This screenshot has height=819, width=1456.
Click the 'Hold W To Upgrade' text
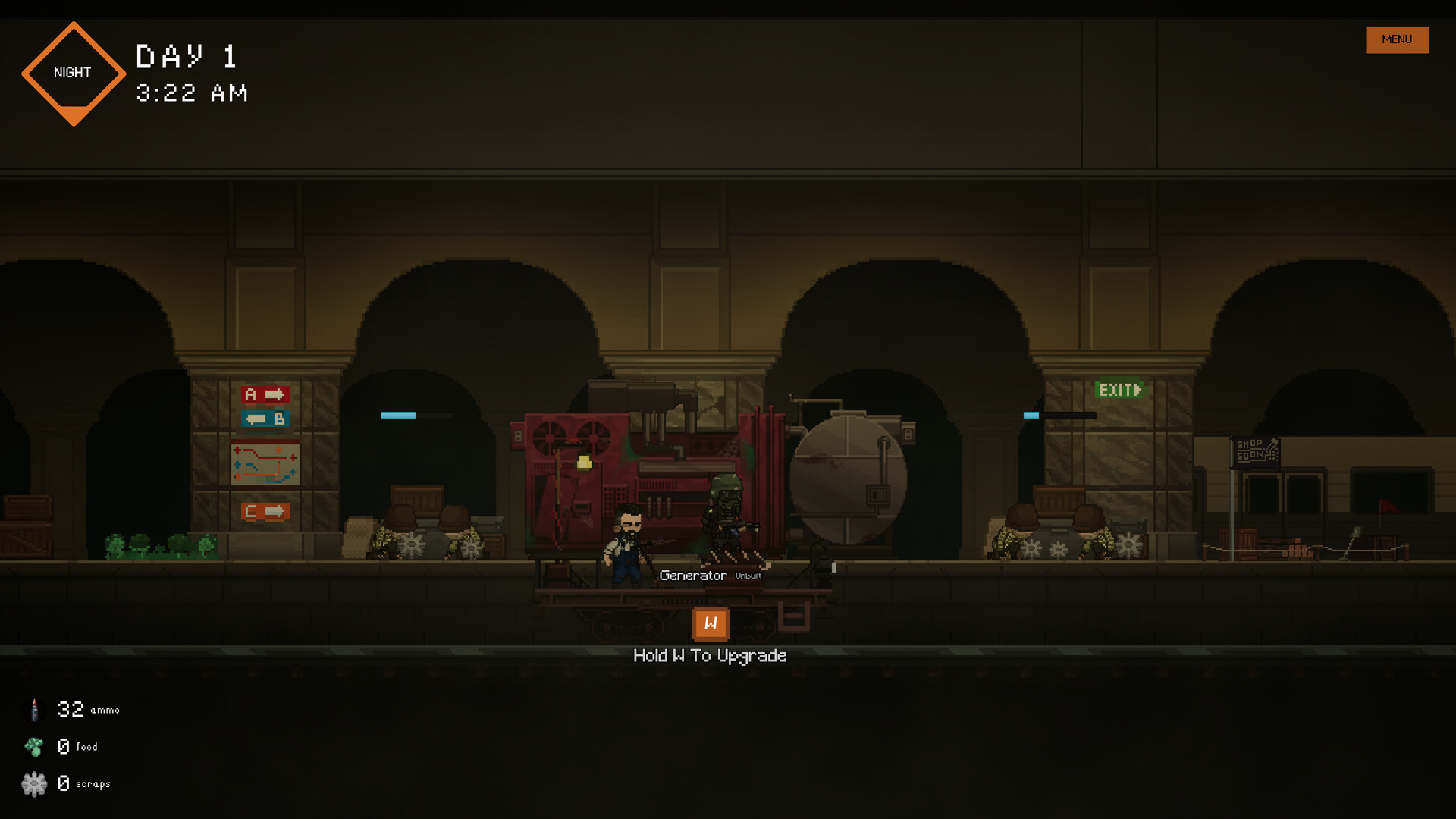point(711,655)
